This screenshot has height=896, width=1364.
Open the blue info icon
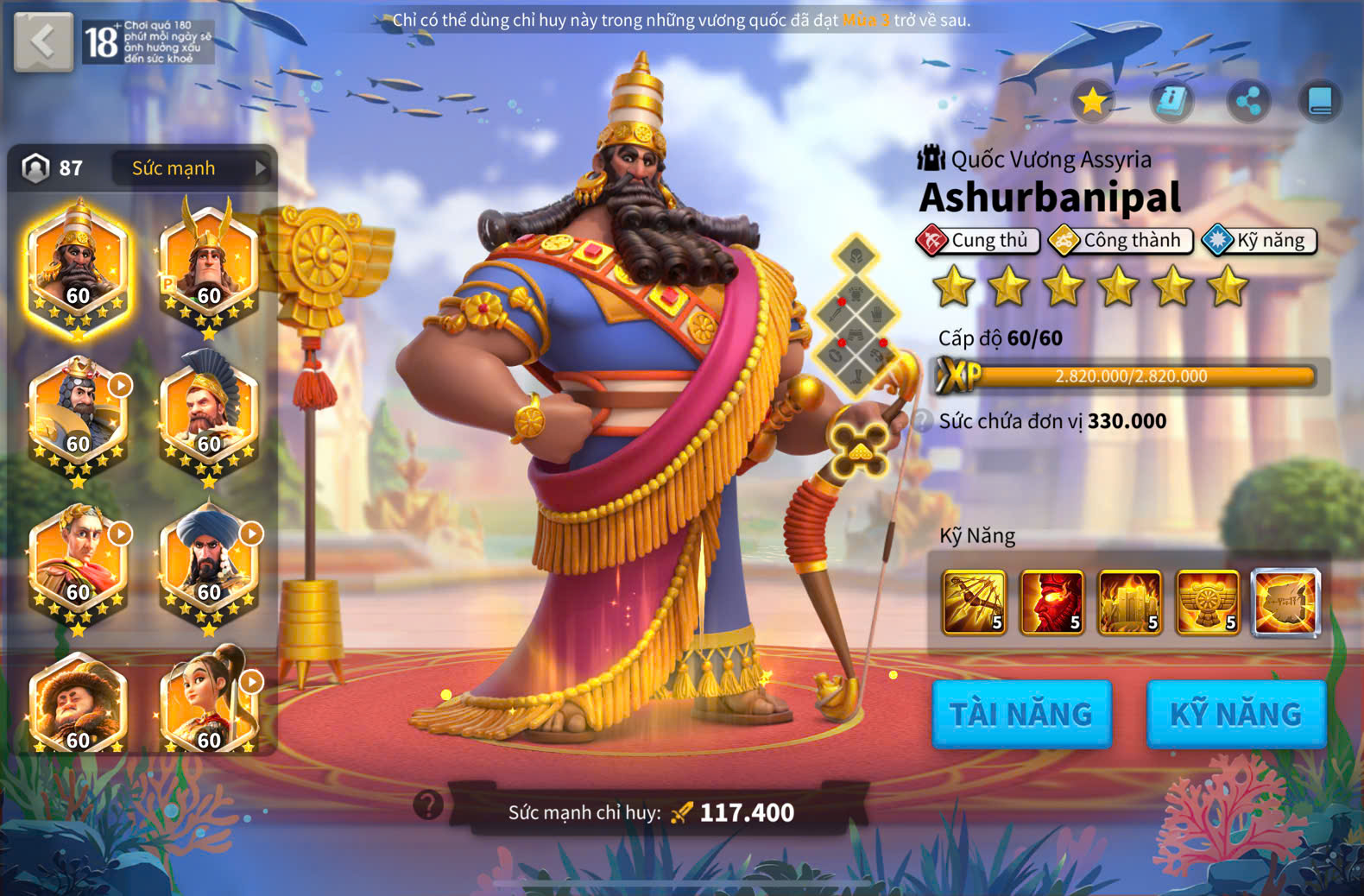coord(1171,101)
